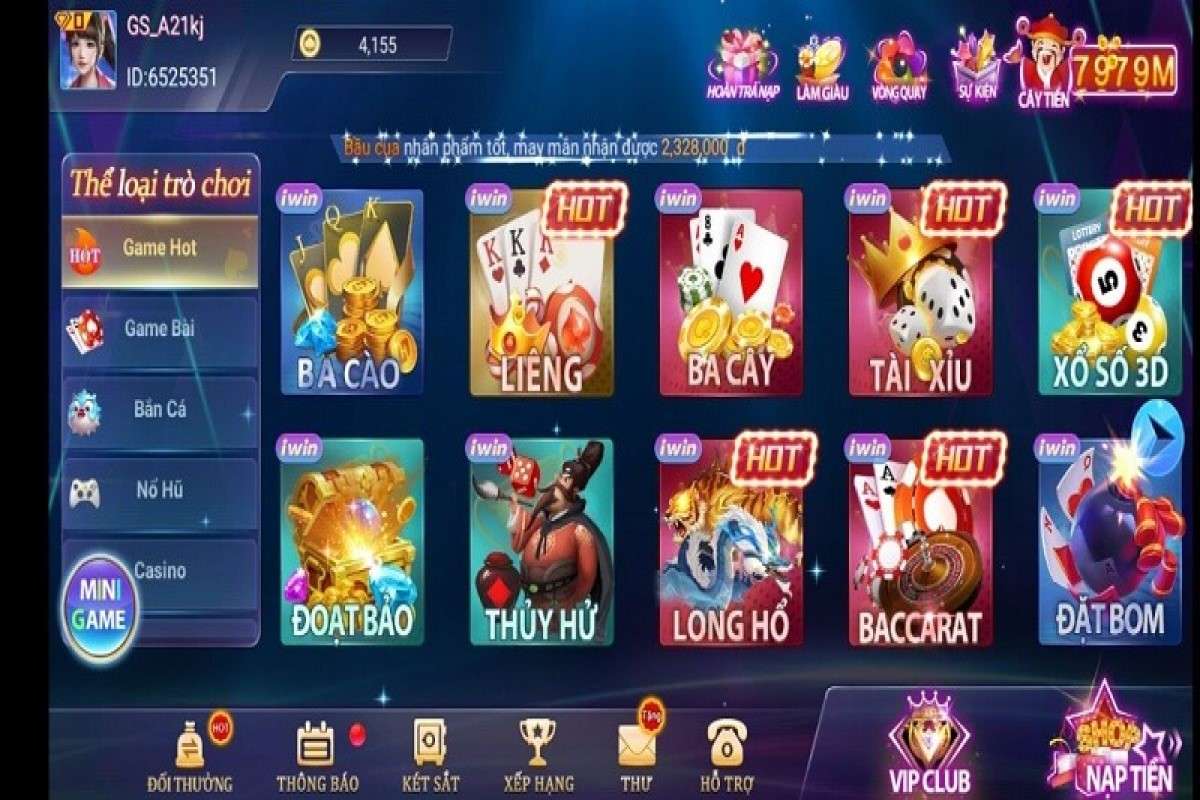Viewport: 1200px width, 800px height.
Task: Choose the Thủy Hử game tile
Action: (x=541, y=542)
